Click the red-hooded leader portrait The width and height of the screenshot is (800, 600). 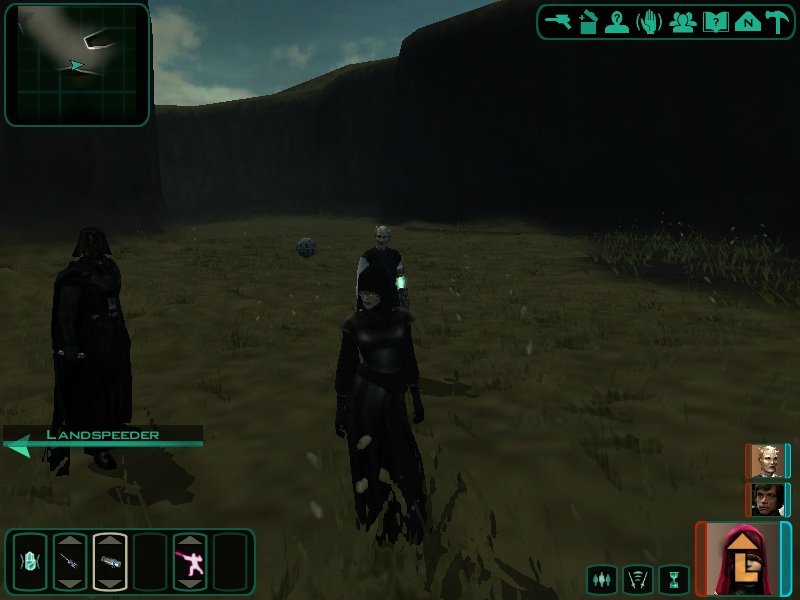pos(743,558)
